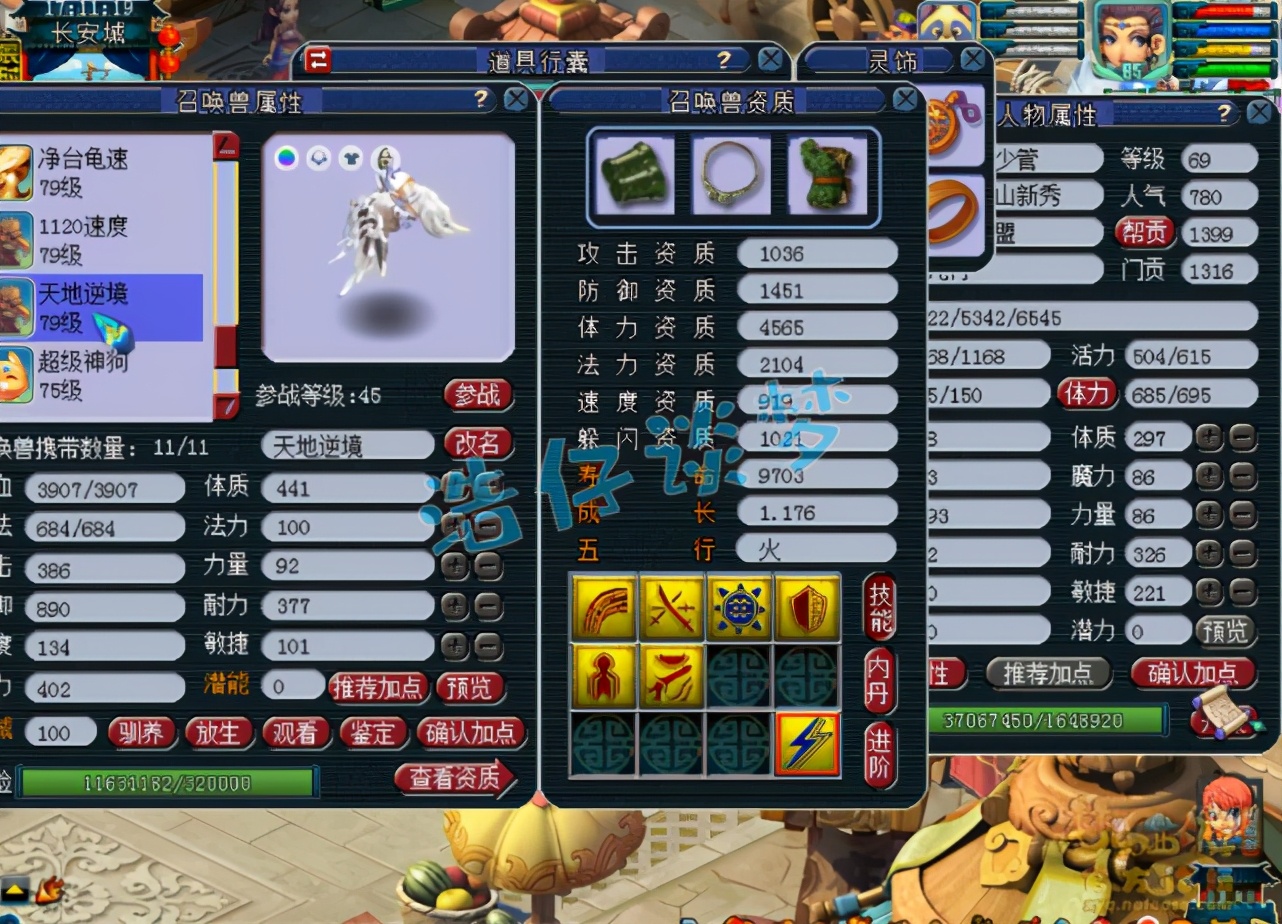Image resolution: width=1282 pixels, height=924 pixels.
Task: Click the 驯养 button
Action: pyautogui.click(x=142, y=733)
